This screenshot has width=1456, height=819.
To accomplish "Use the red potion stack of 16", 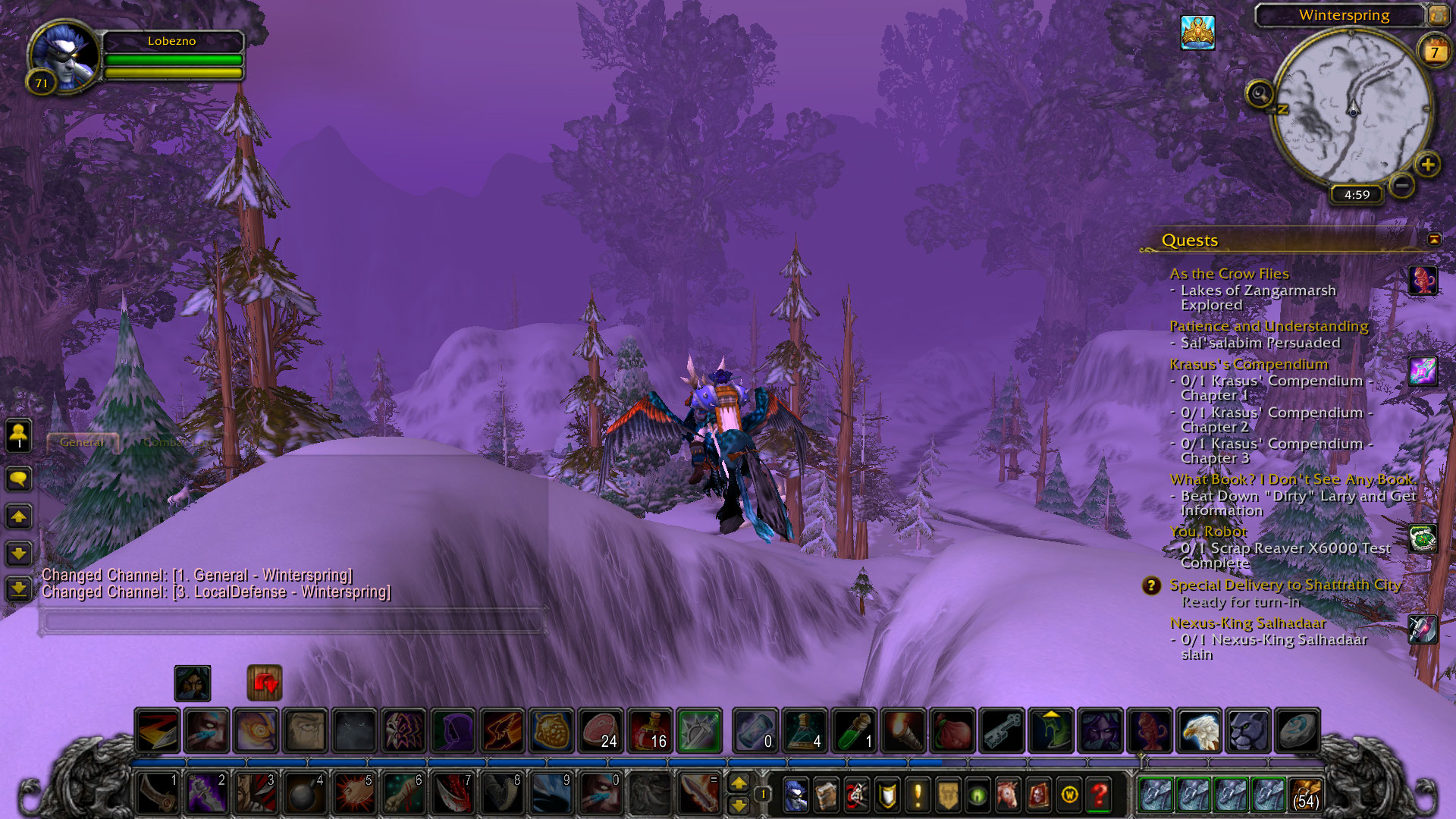I will [x=650, y=730].
